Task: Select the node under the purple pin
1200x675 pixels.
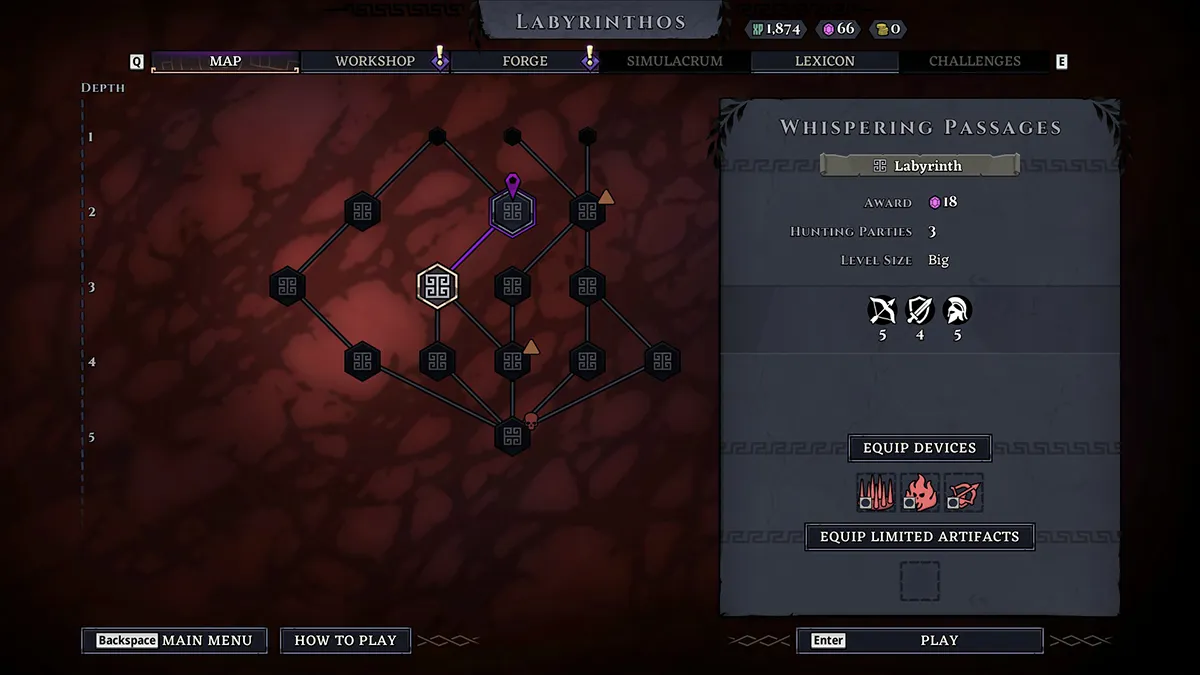Action: click(x=512, y=212)
